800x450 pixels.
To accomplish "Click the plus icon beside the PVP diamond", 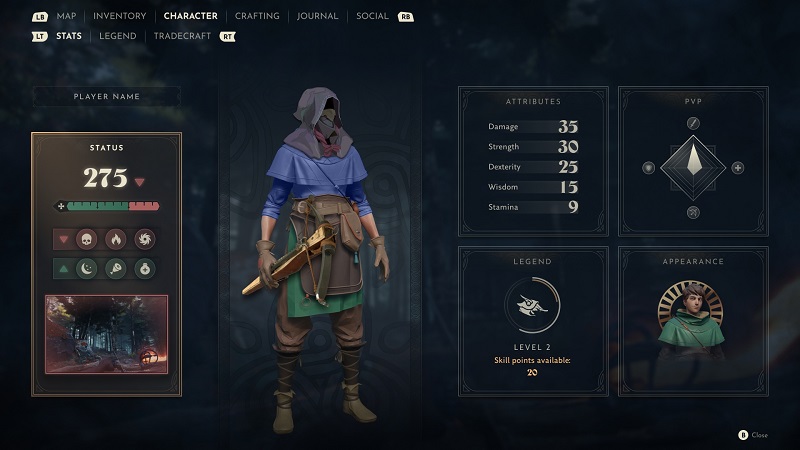I will click(737, 167).
